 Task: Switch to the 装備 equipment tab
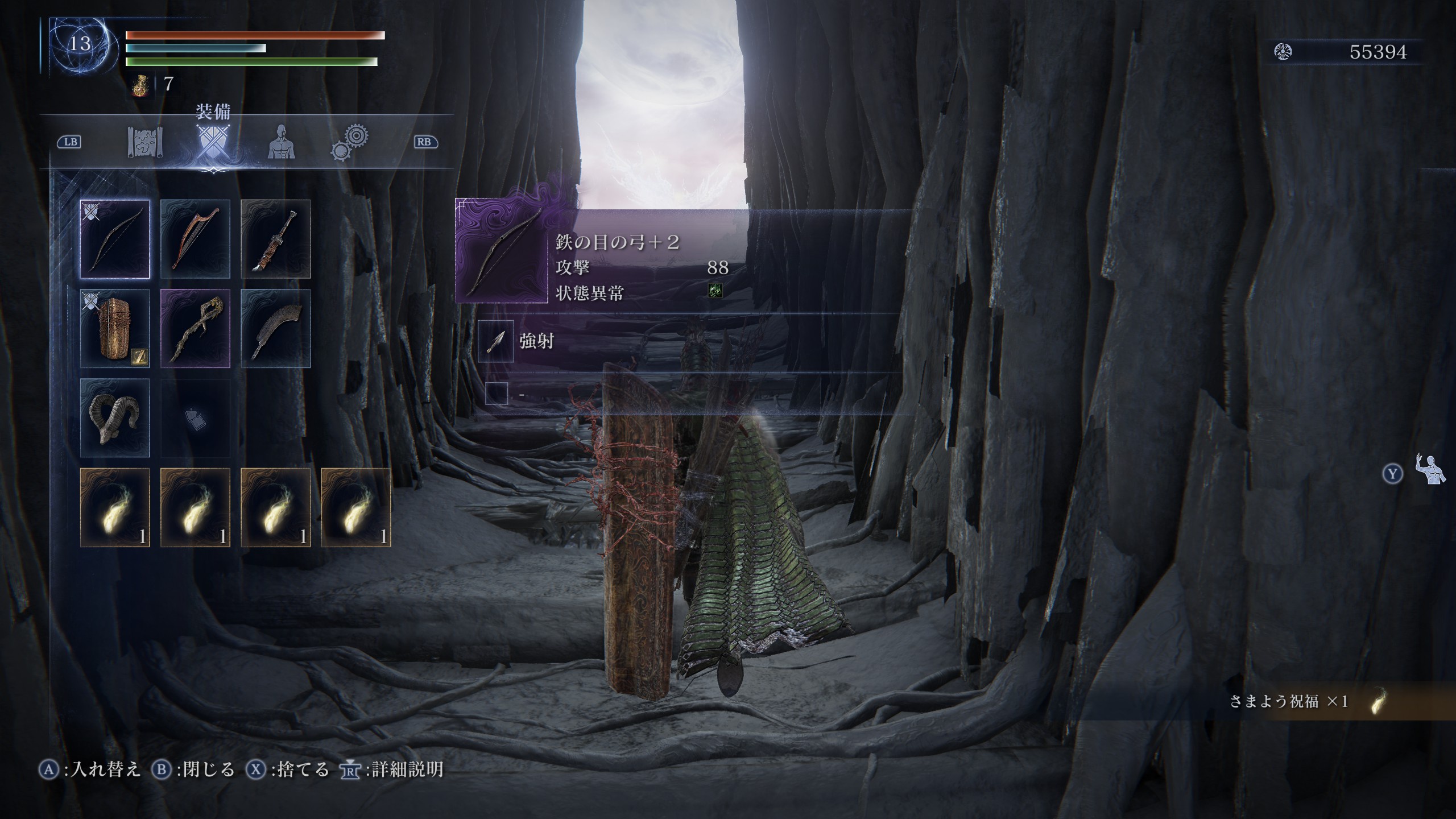[x=213, y=142]
